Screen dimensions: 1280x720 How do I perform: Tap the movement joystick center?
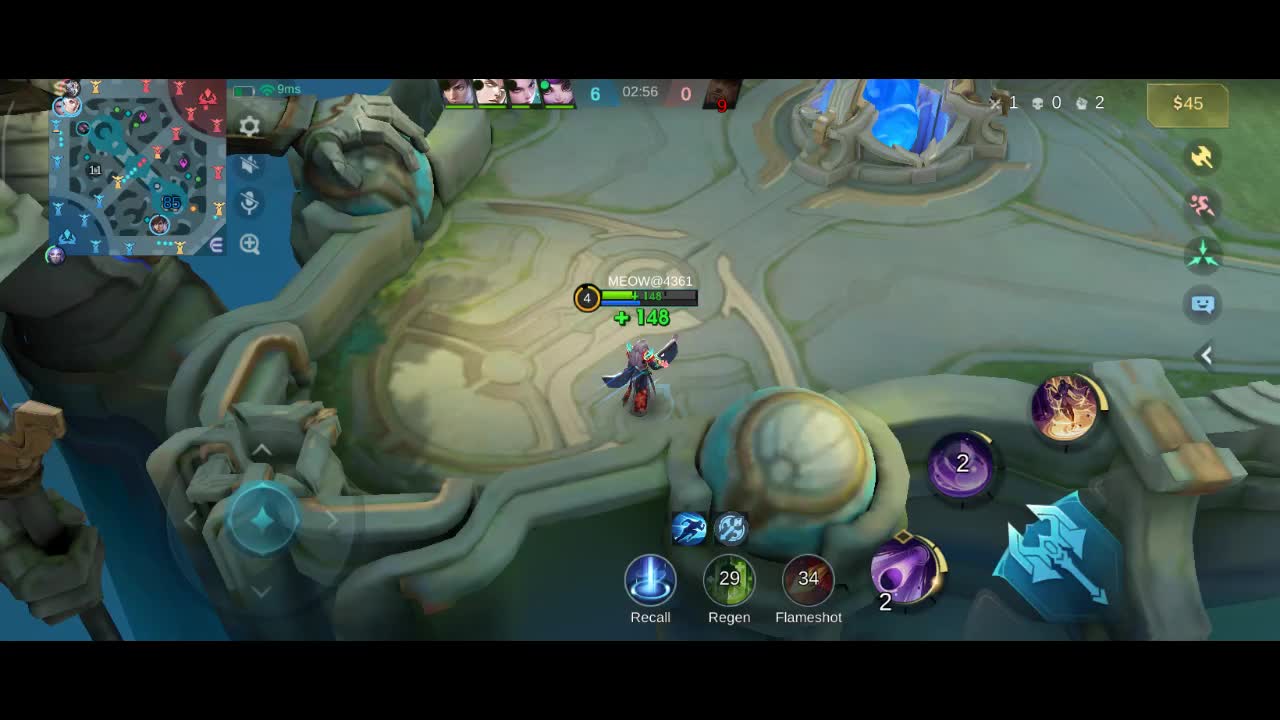tap(262, 518)
